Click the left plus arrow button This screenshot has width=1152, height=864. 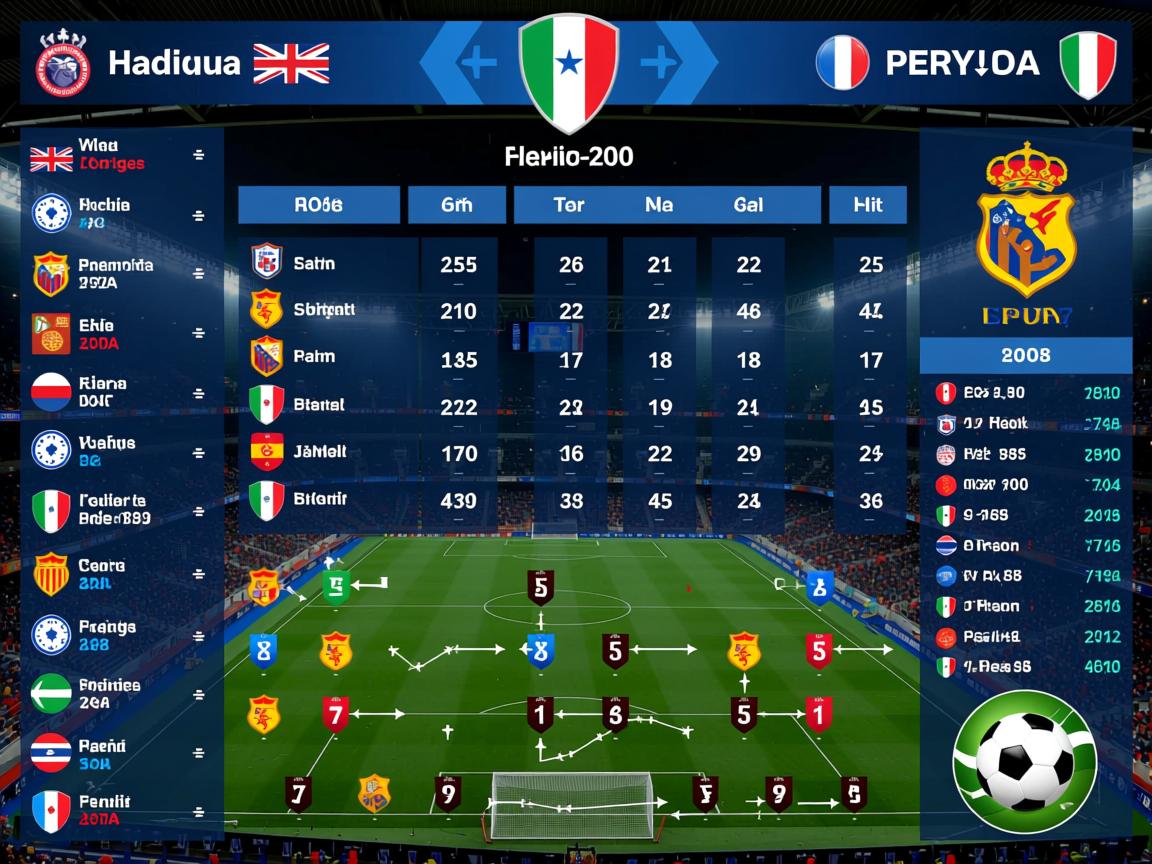click(x=477, y=64)
